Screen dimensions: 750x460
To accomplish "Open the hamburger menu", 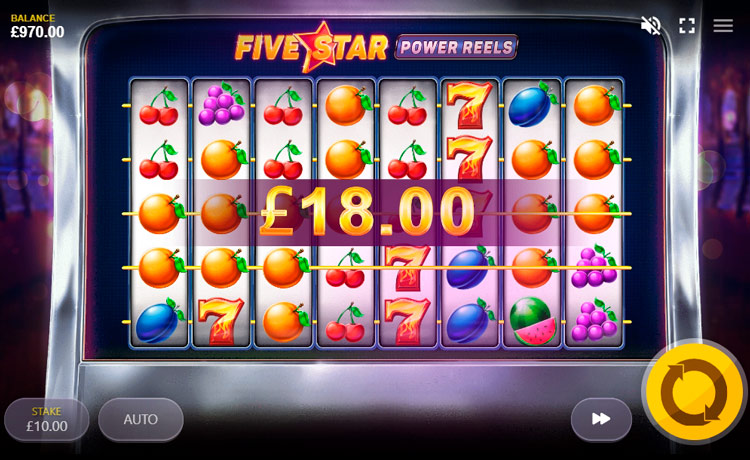I will tap(723, 26).
